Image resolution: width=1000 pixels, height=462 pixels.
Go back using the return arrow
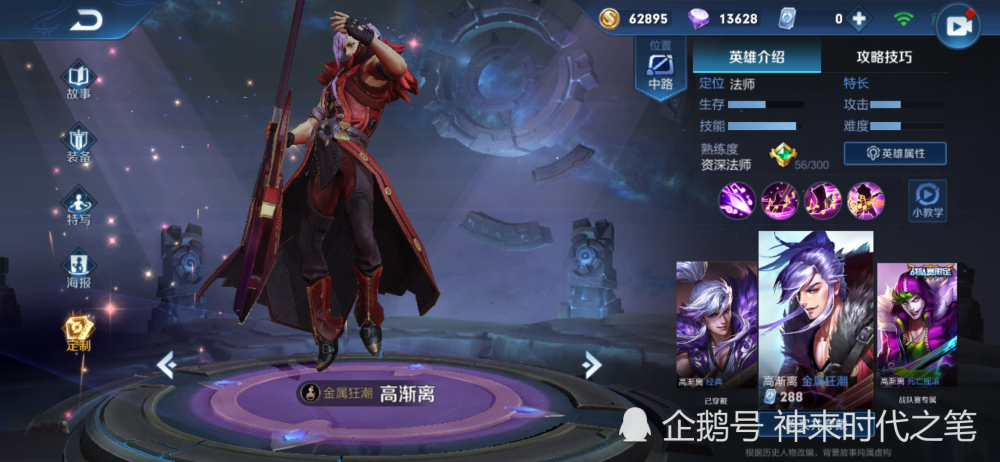86,20
